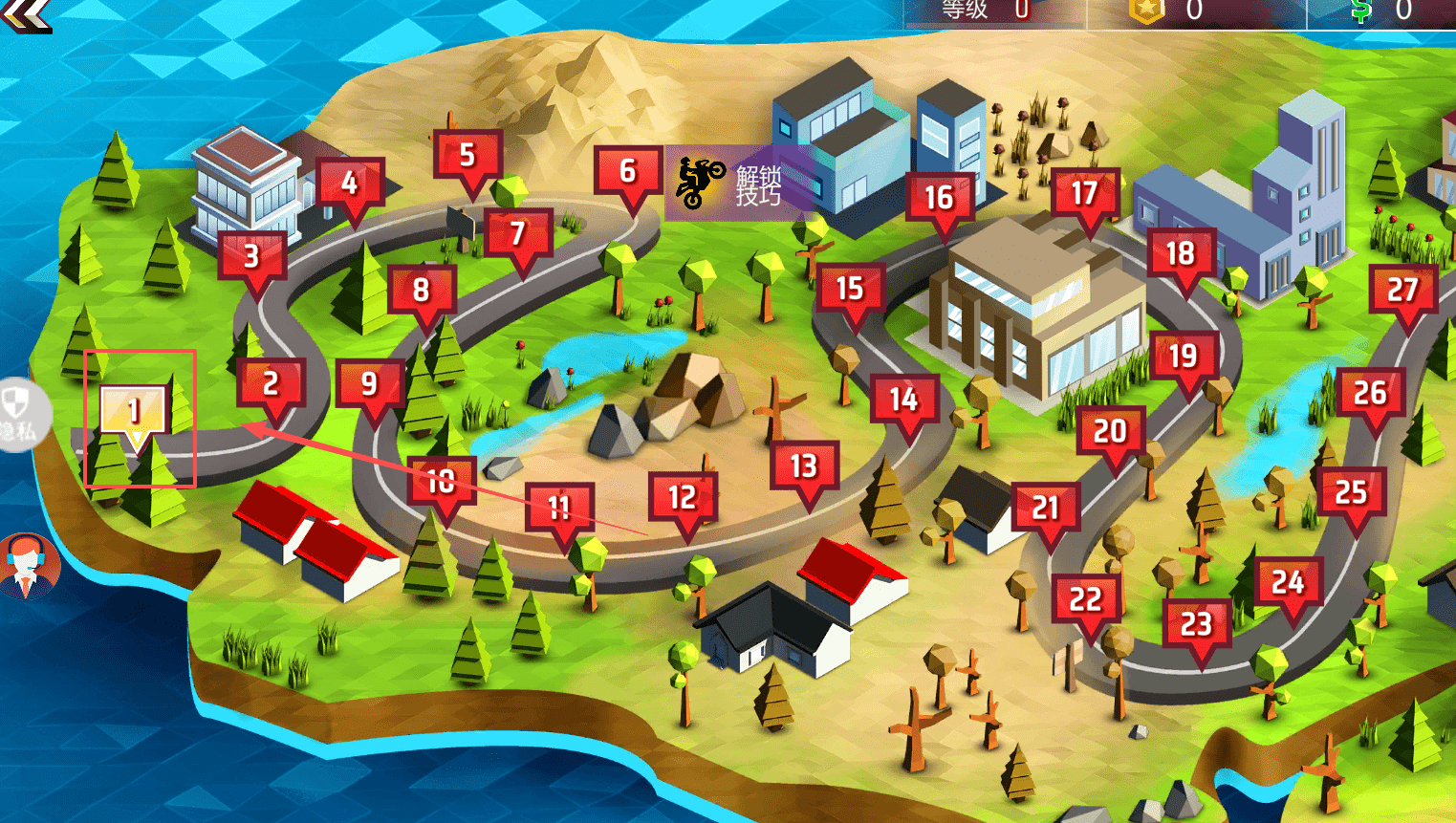Screen dimensions: 1456x823
Task: Choose the level 16 marker
Action: [939, 198]
